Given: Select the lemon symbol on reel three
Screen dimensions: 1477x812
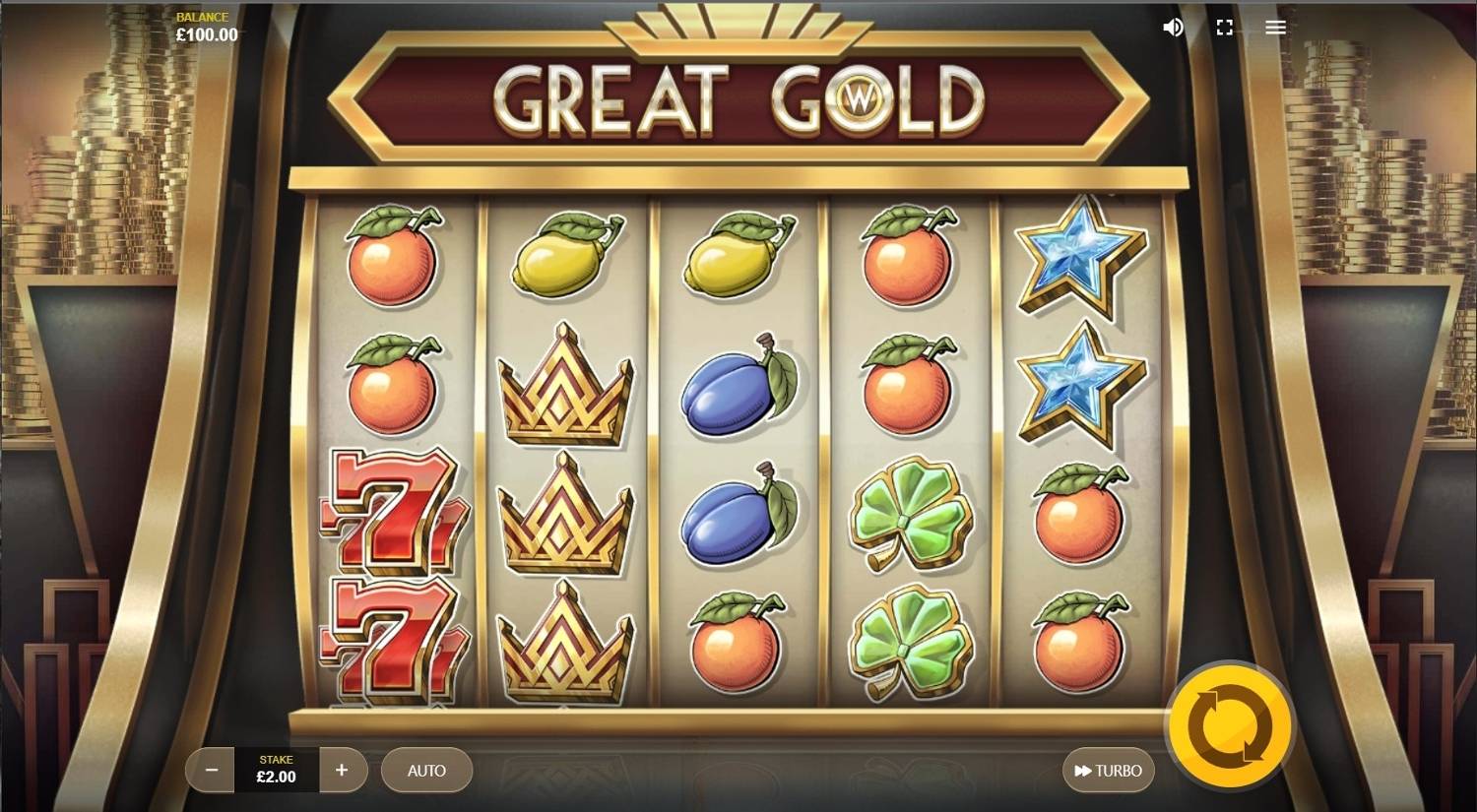Looking at the screenshot, I should [x=737, y=256].
